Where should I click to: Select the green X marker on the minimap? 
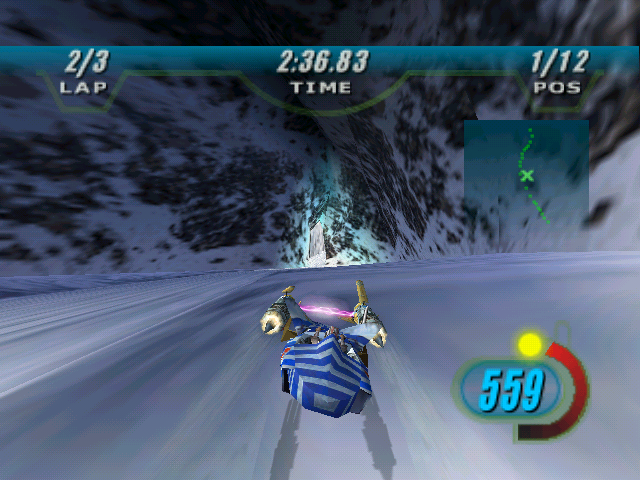point(527,176)
